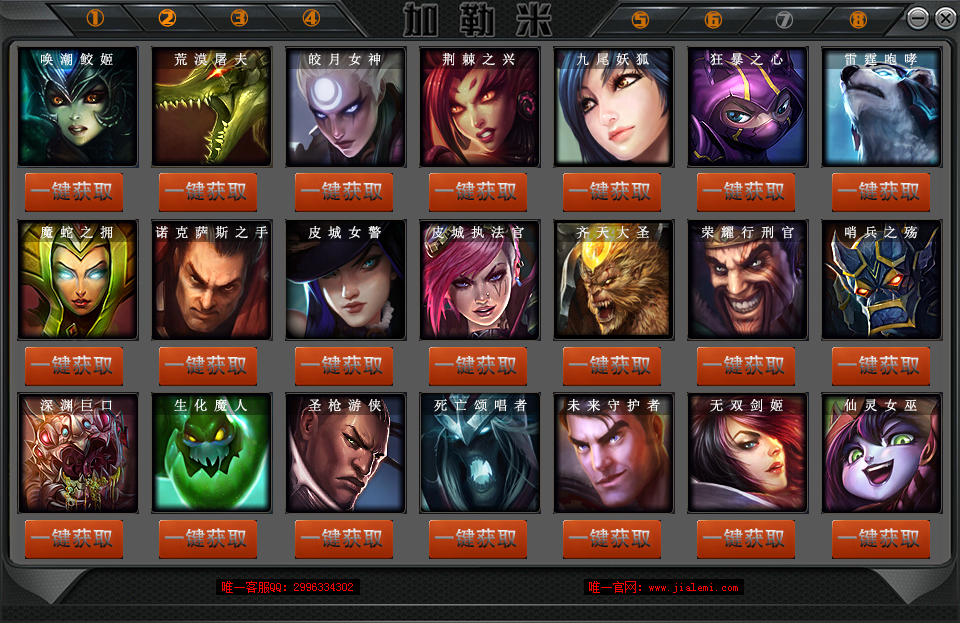
Task: Click 一键获取 under 荒漠屠夫
Action: [208, 192]
